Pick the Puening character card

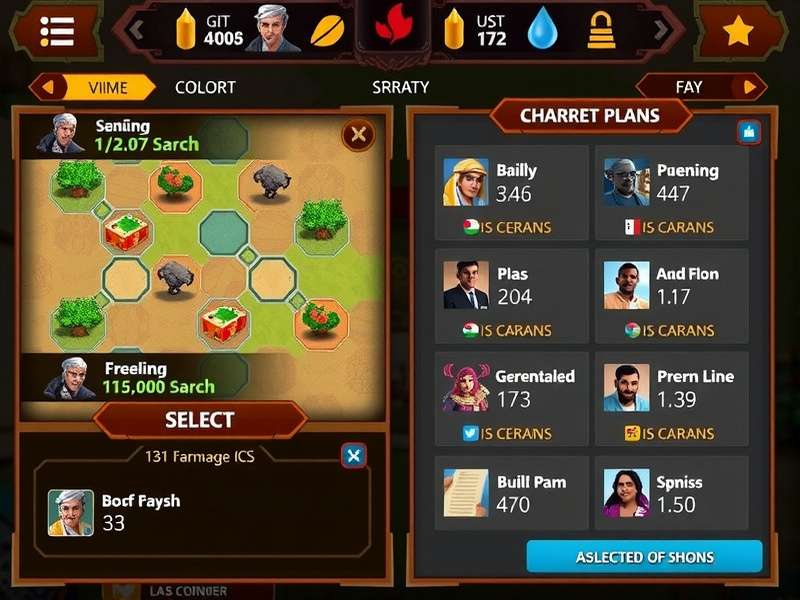(671, 192)
